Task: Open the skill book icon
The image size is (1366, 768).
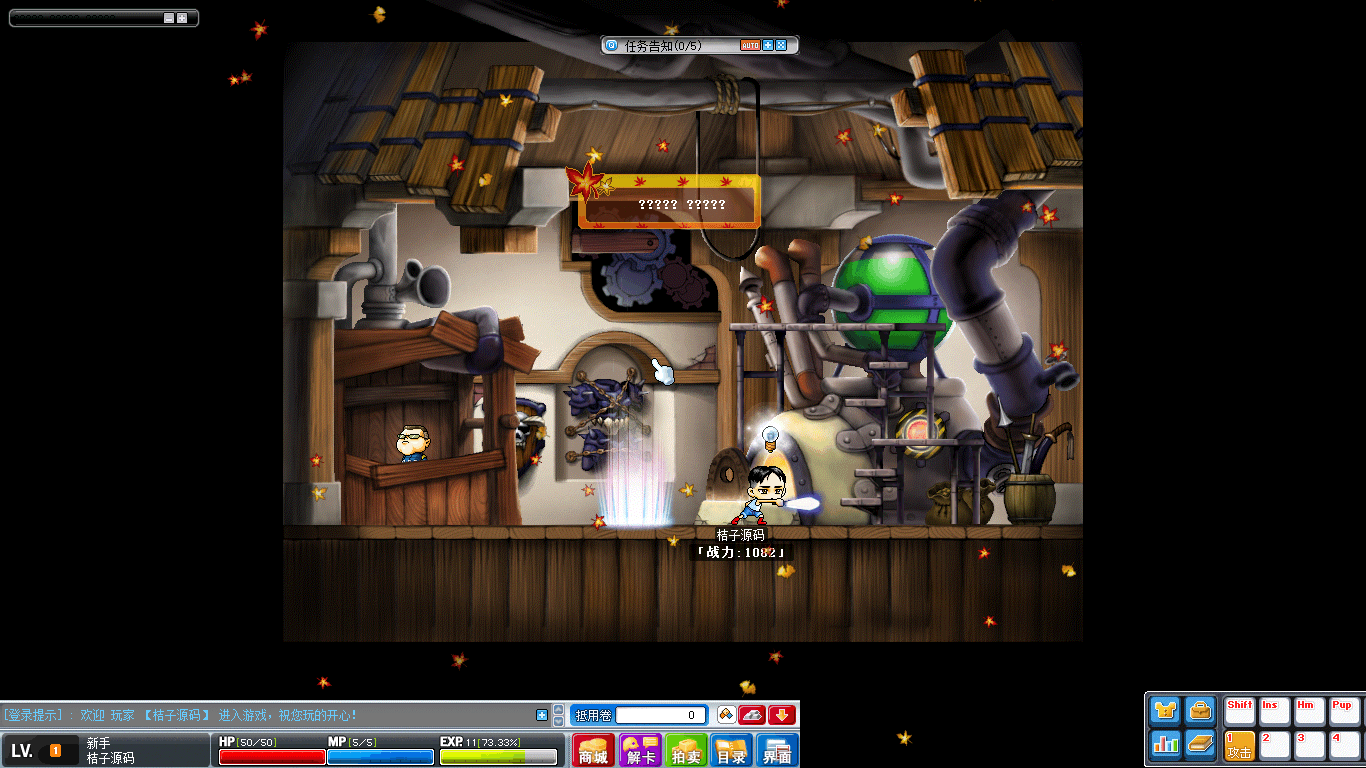Action: click(x=1200, y=744)
